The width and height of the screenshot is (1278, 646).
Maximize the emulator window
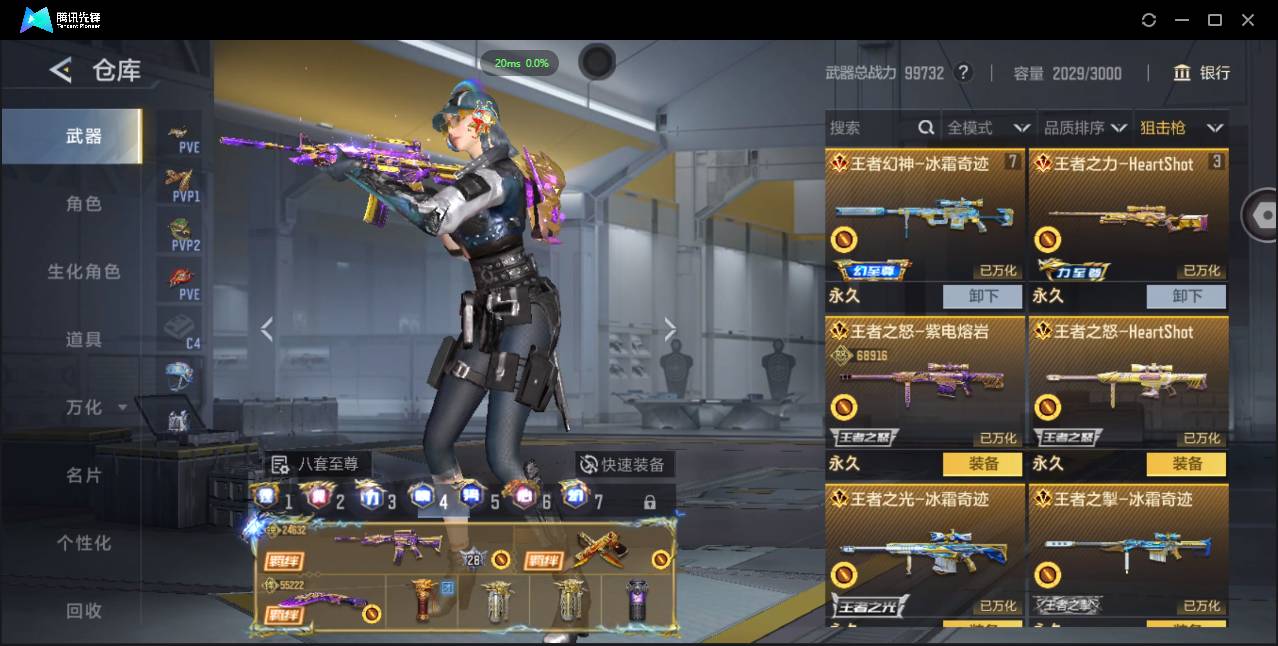1215,20
